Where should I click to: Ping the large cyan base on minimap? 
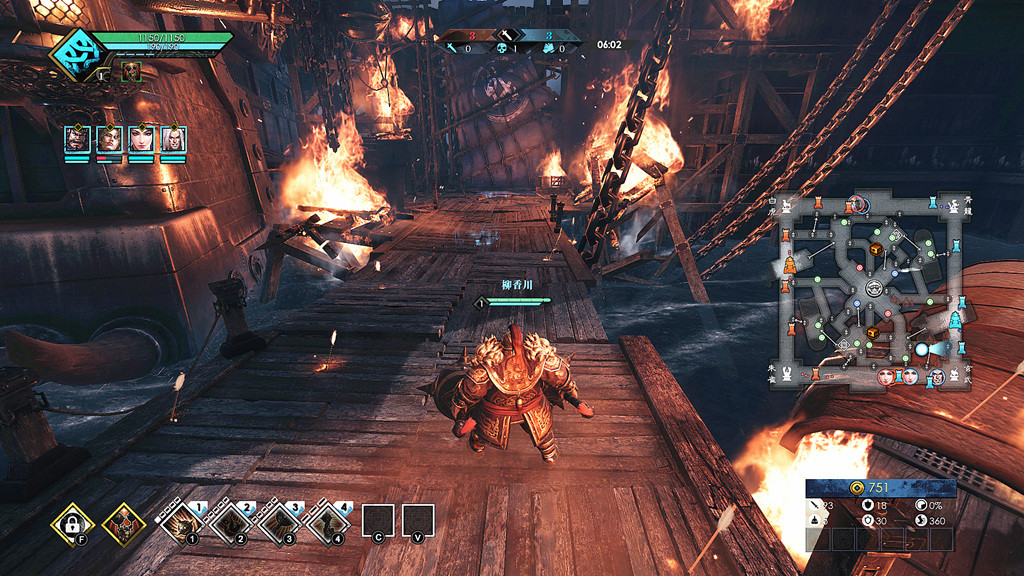[954, 320]
